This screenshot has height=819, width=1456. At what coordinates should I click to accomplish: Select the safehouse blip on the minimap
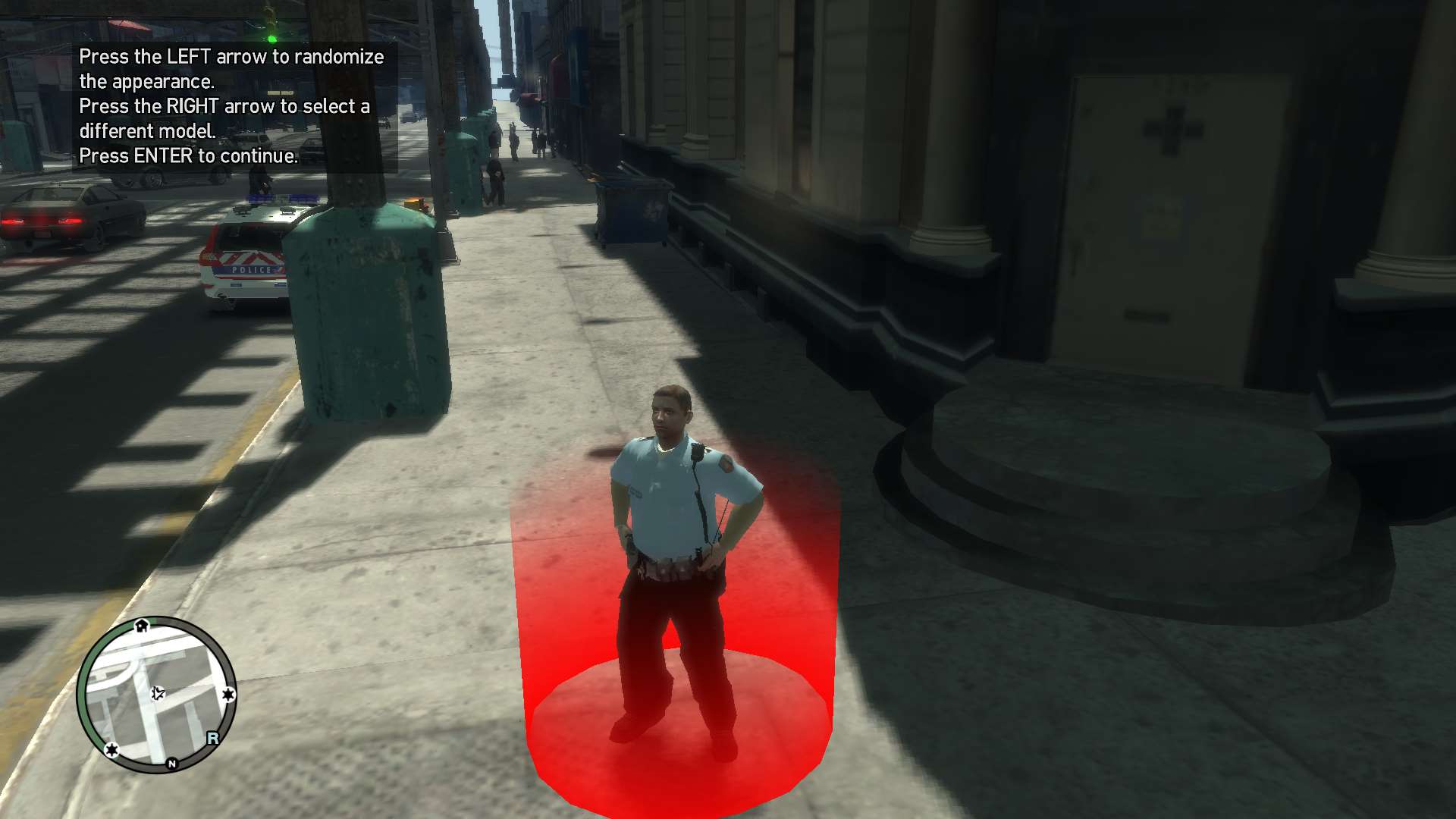(142, 625)
